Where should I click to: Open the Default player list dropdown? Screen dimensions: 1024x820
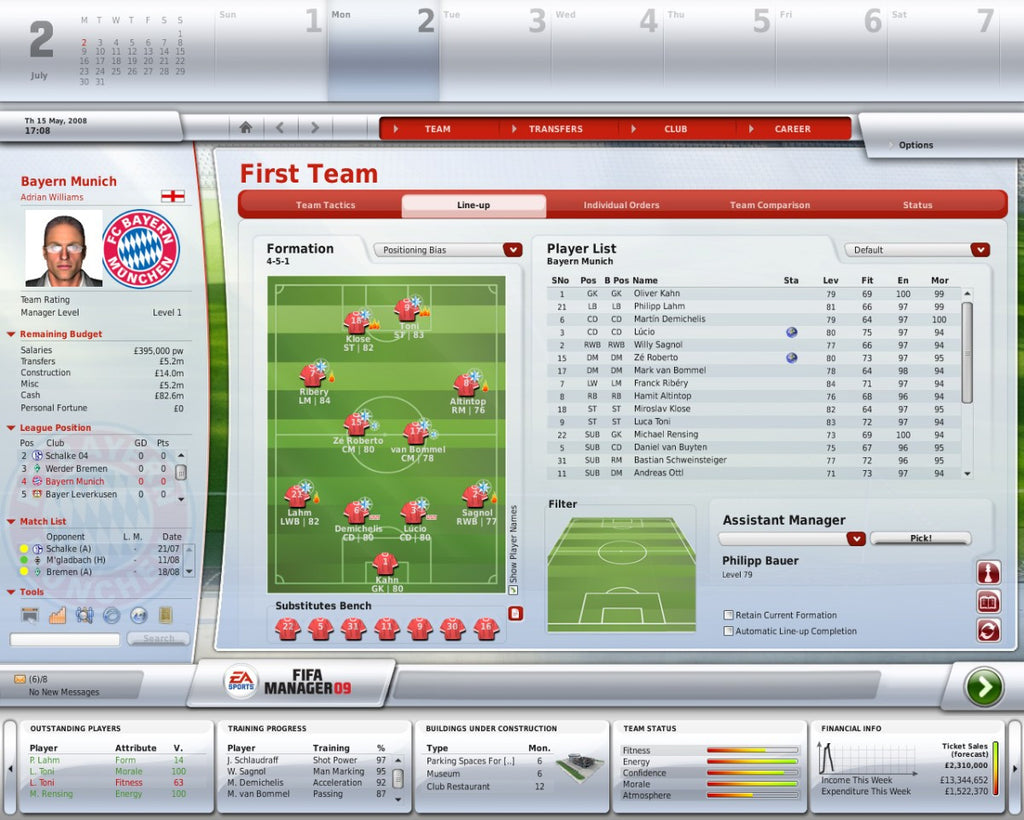pyautogui.click(x=917, y=250)
